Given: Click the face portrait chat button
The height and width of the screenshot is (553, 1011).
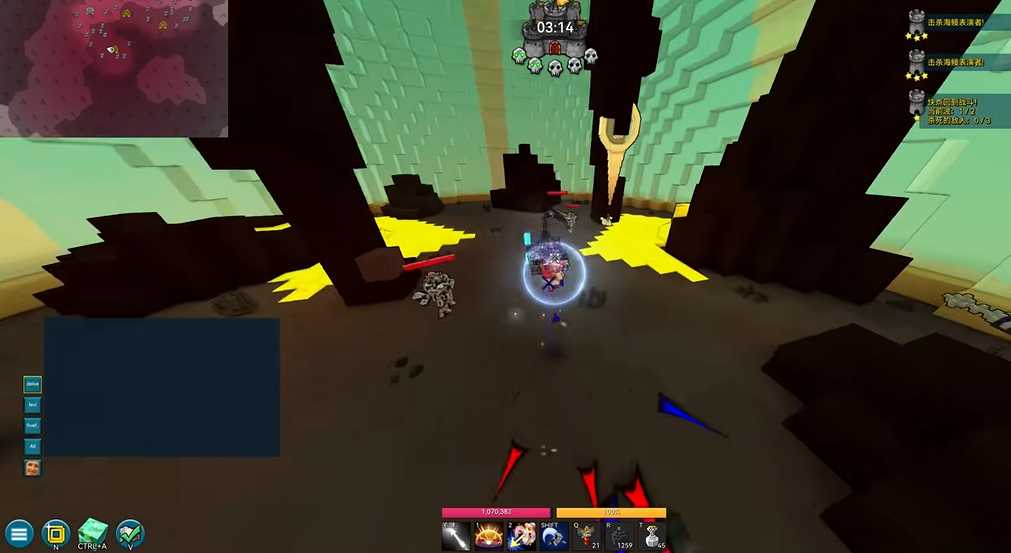Looking at the screenshot, I should pyautogui.click(x=33, y=467).
